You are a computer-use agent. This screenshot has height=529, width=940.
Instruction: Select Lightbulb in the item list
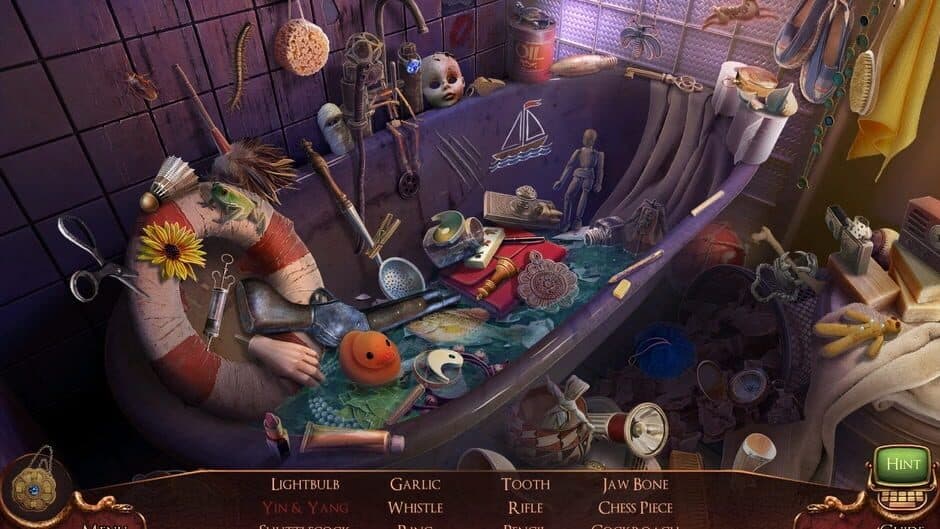pyautogui.click(x=307, y=485)
